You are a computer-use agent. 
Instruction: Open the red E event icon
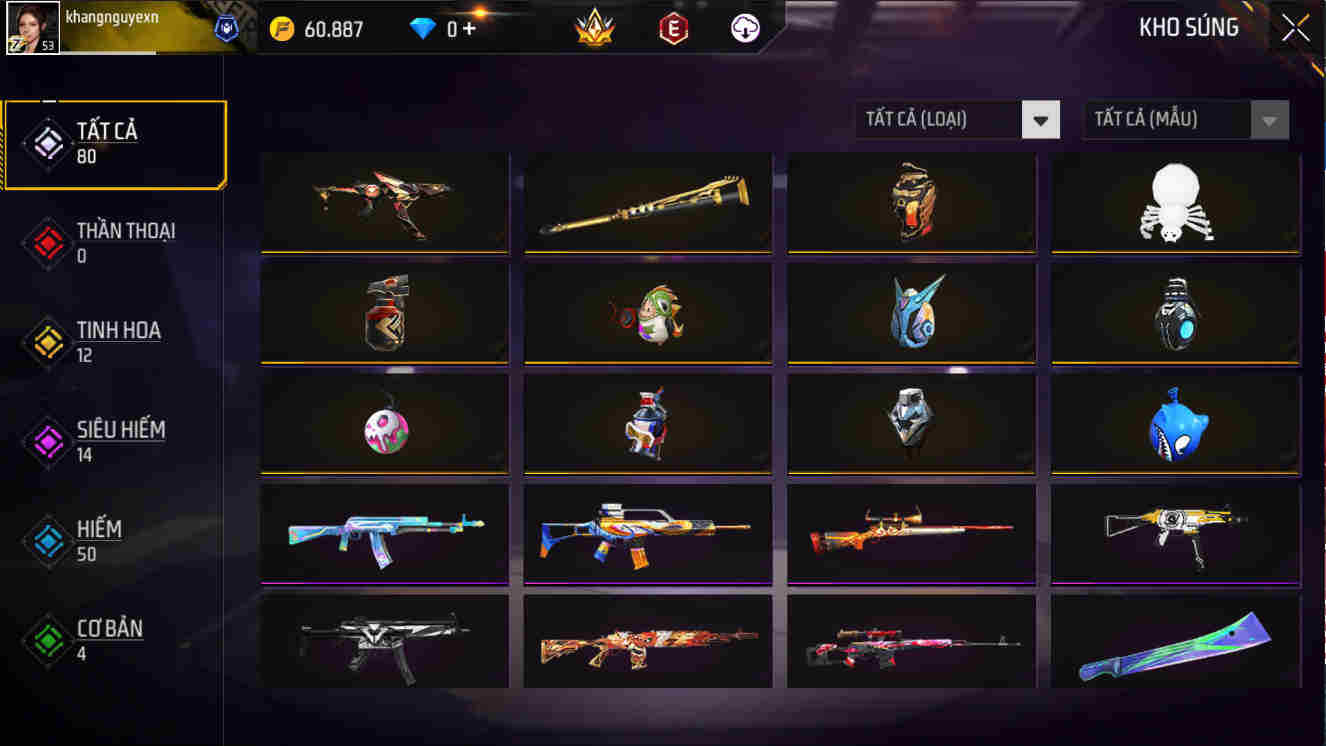pyautogui.click(x=675, y=27)
